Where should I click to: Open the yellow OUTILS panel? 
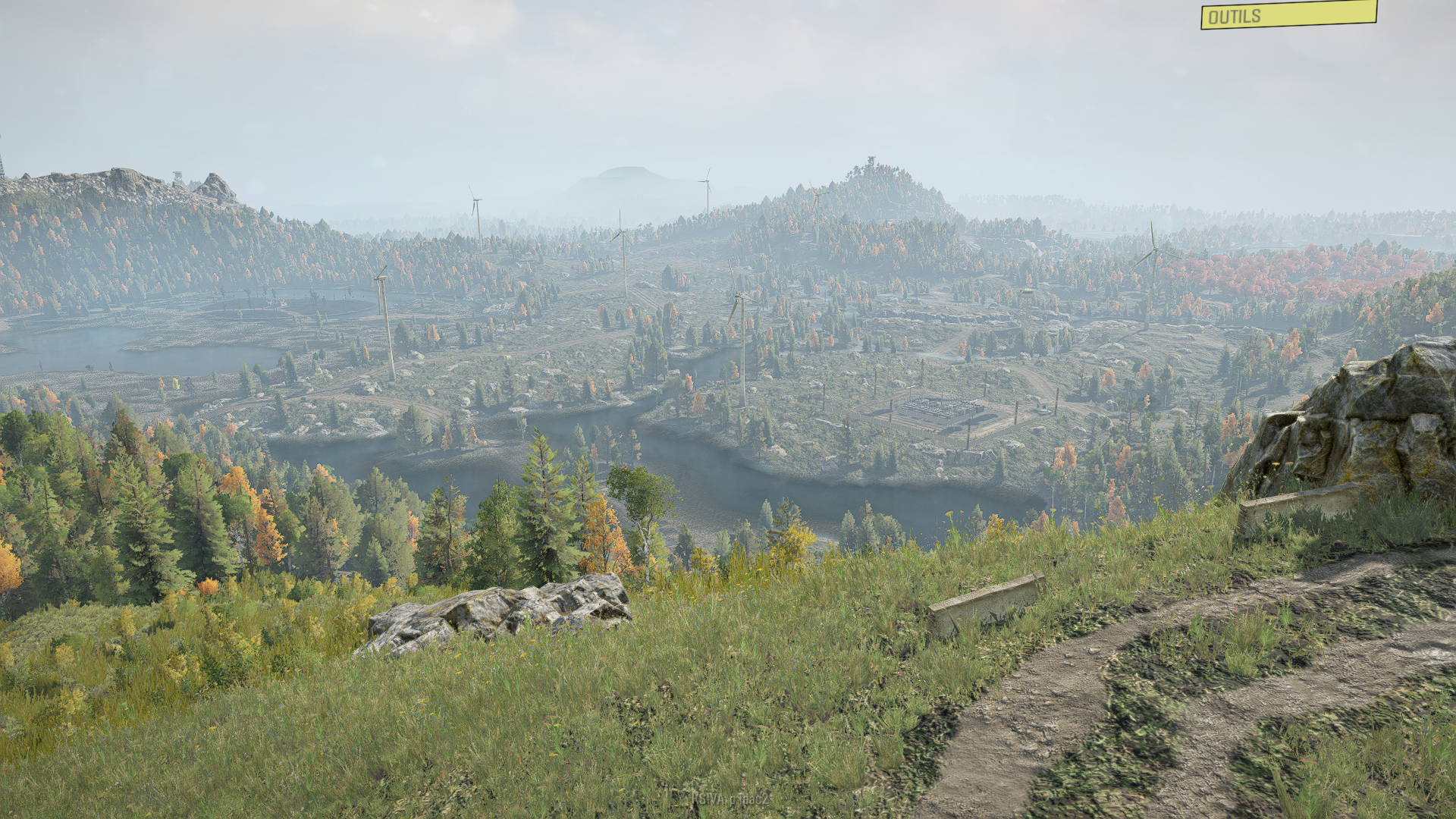[1288, 15]
